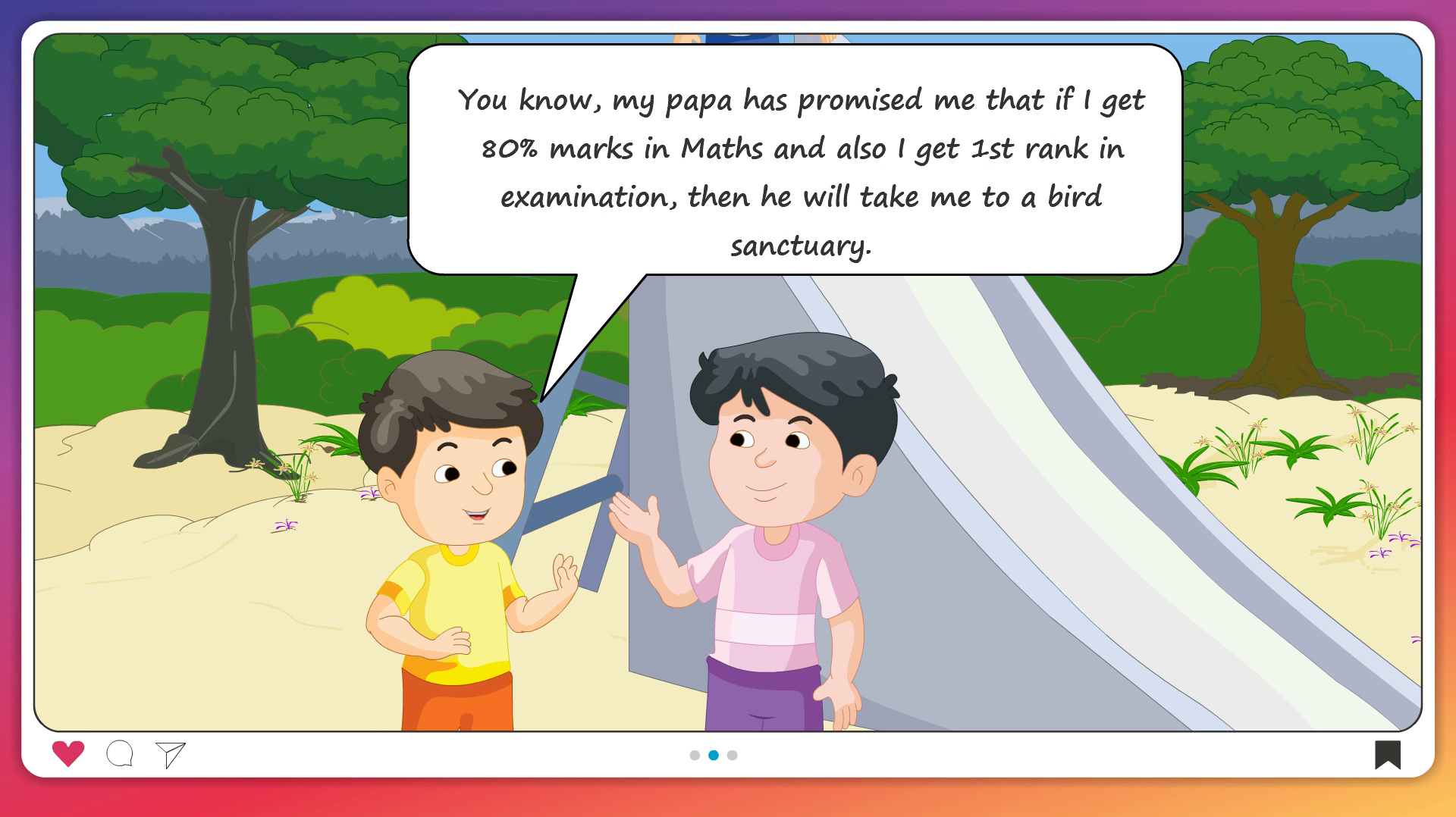Jump to the third slide dot
Viewport: 1456px width, 817px height.
[732, 755]
